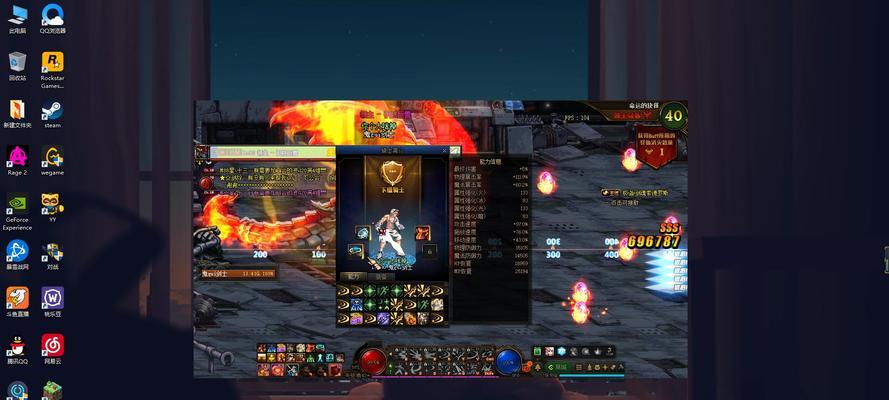Click the green menu icon beside blue orb
Viewport: 889px width, 400px height.
tap(537, 351)
